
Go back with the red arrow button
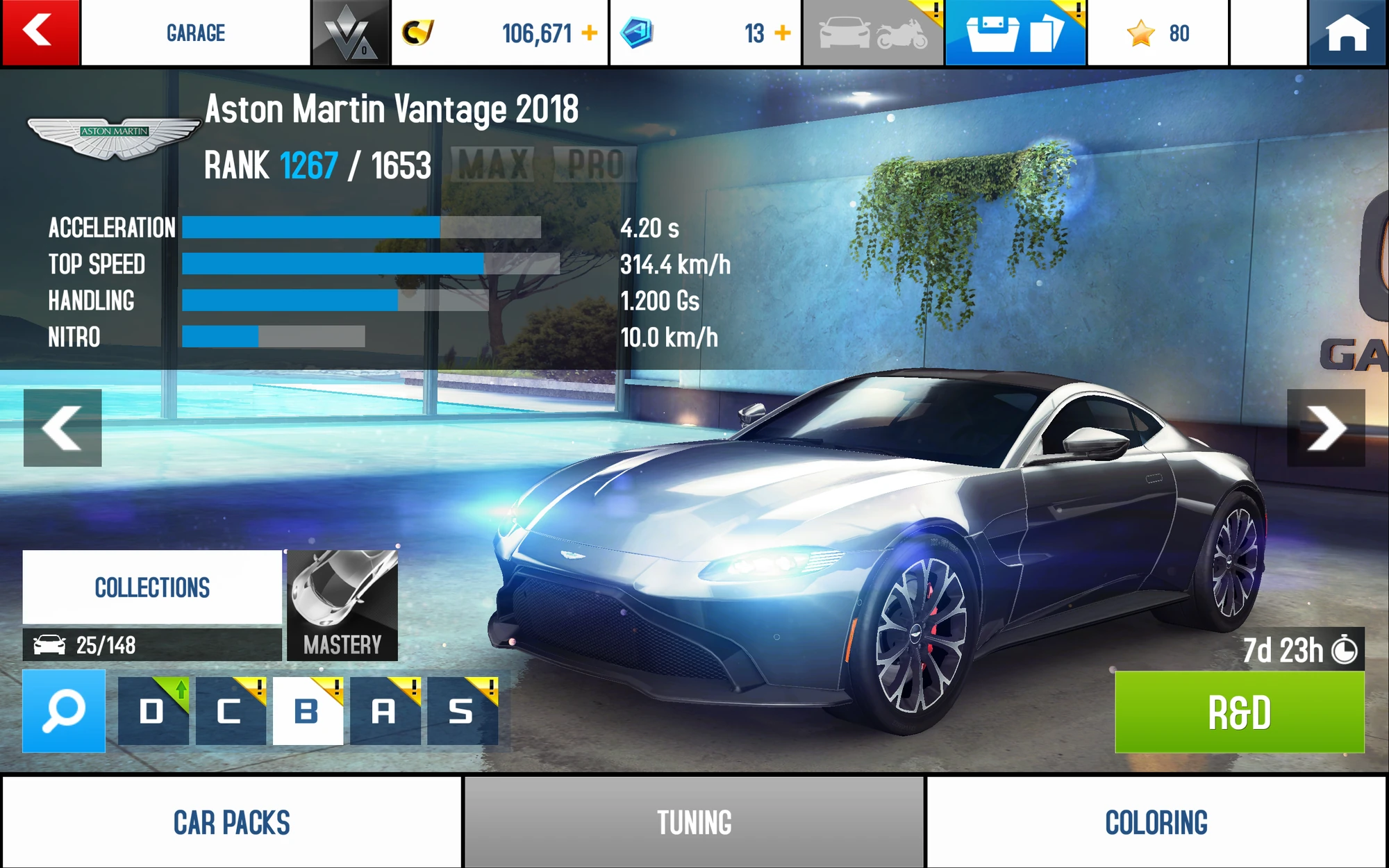pyautogui.click(x=40, y=33)
